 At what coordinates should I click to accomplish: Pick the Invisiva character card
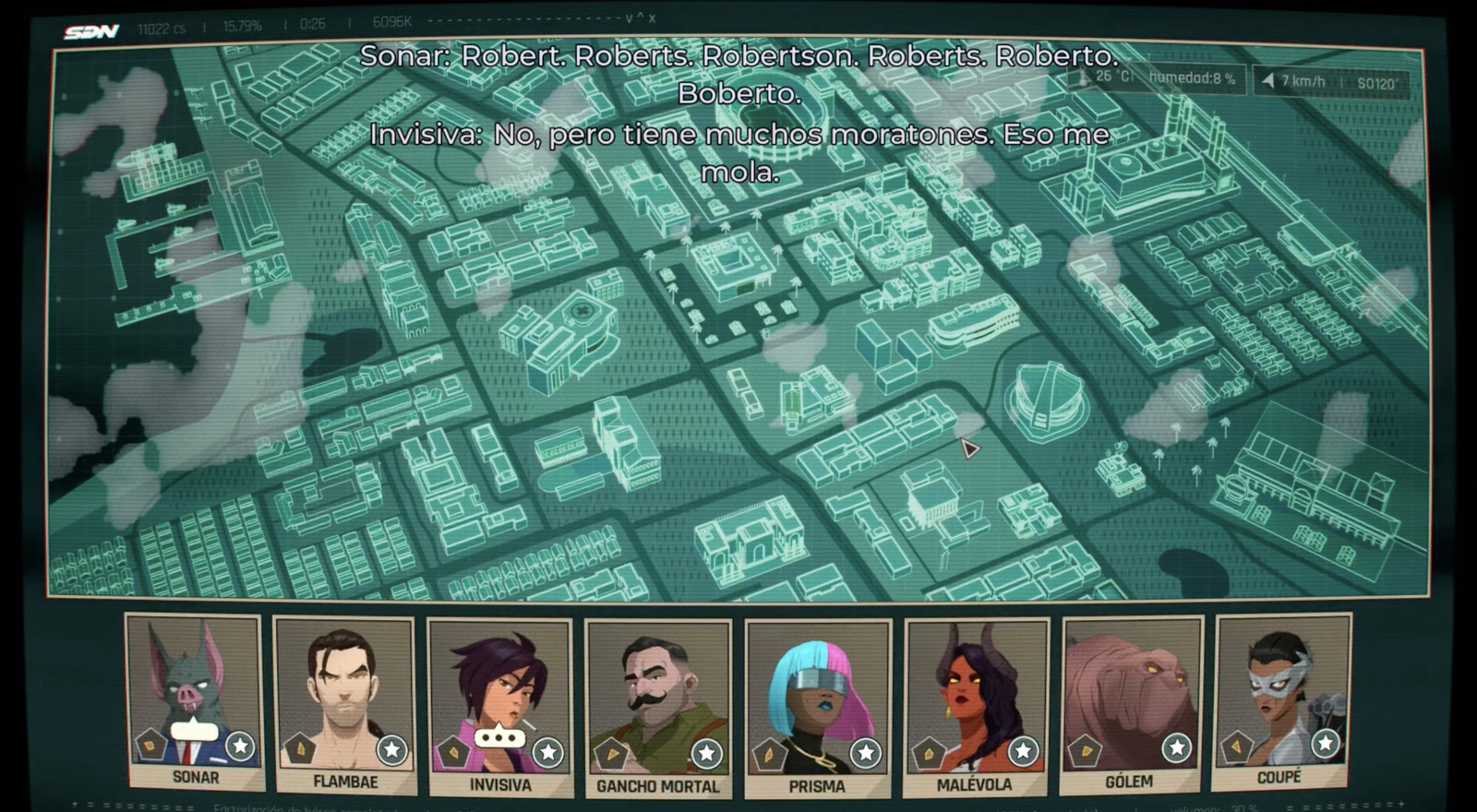pyautogui.click(x=499, y=706)
